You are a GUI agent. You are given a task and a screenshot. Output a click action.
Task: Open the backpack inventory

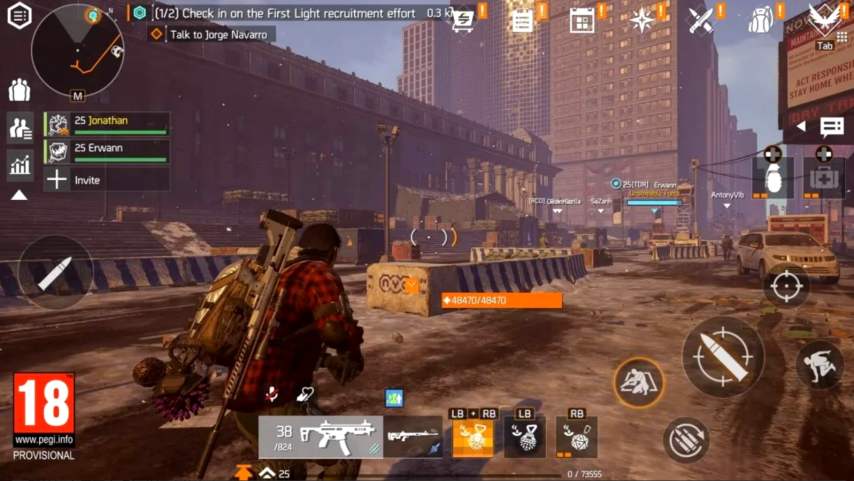click(x=761, y=20)
